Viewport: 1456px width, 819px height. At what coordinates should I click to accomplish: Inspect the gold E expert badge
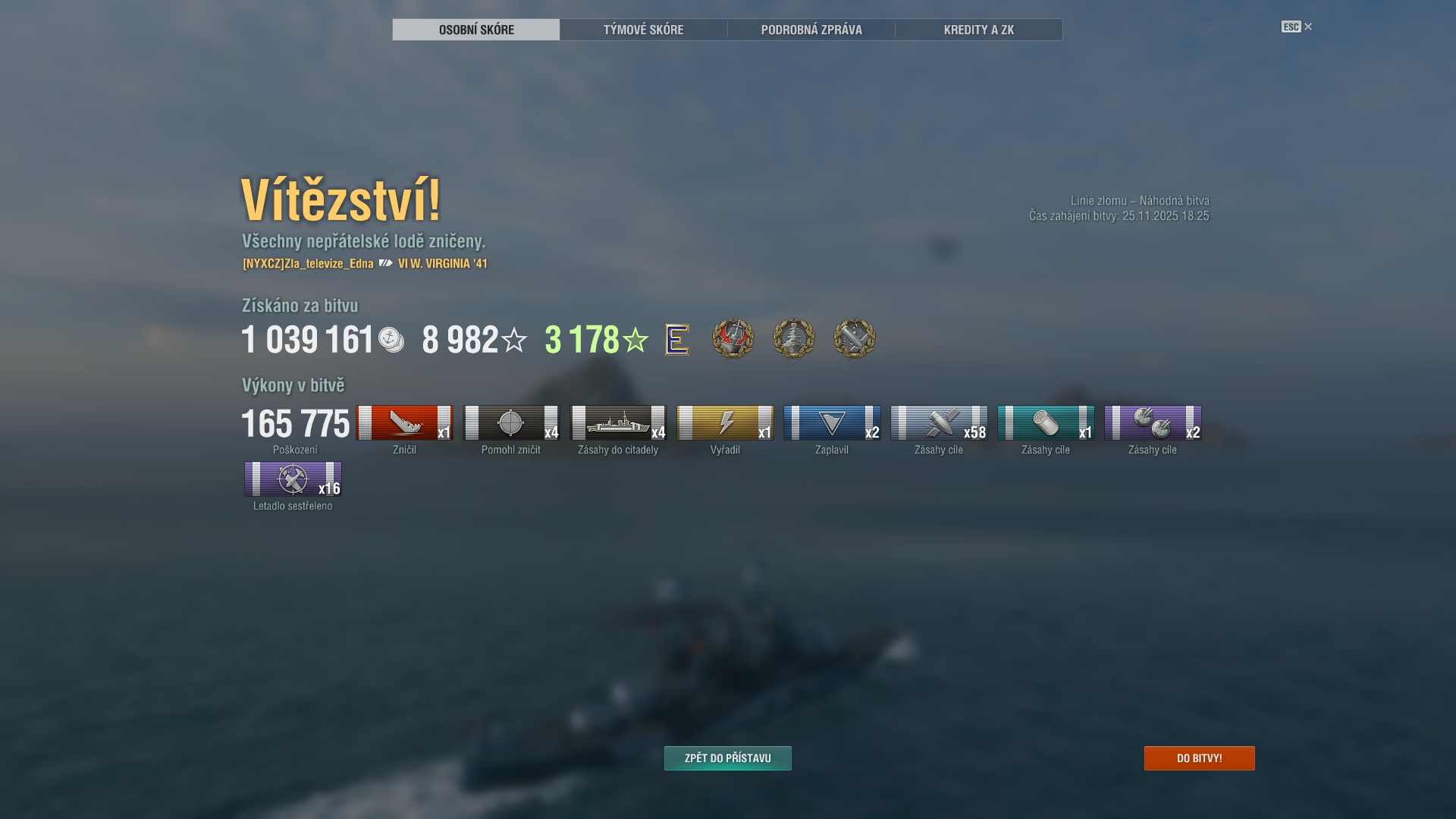(676, 339)
